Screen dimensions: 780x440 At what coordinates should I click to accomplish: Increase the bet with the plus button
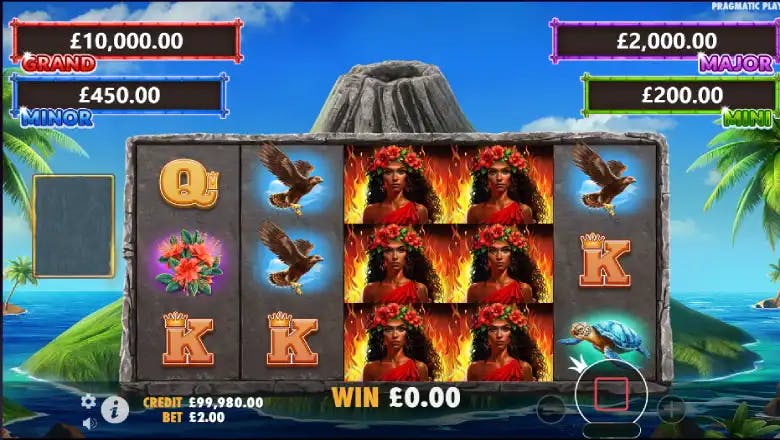click(671, 408)
